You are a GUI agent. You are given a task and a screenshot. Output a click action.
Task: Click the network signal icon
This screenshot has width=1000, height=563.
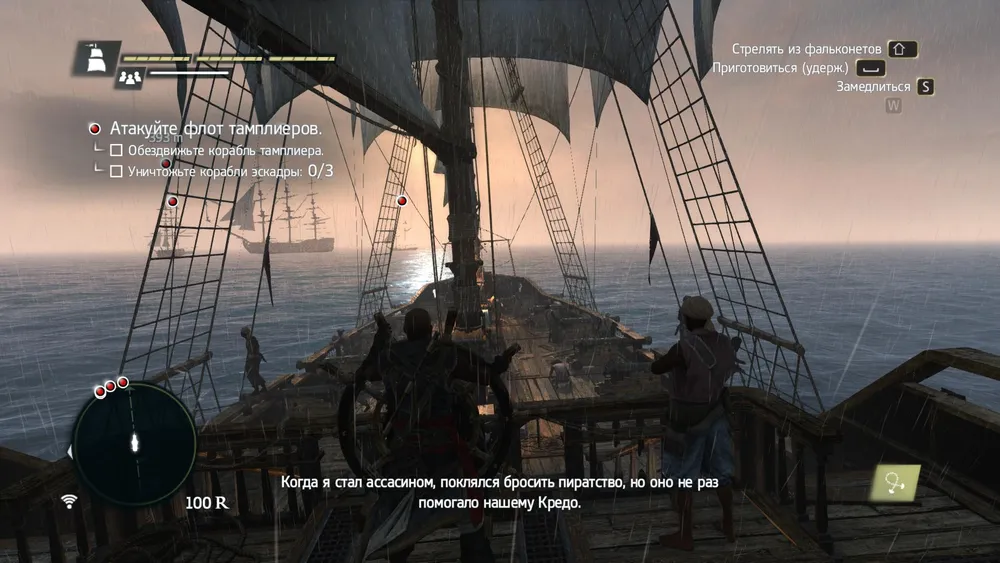[69, 500]
